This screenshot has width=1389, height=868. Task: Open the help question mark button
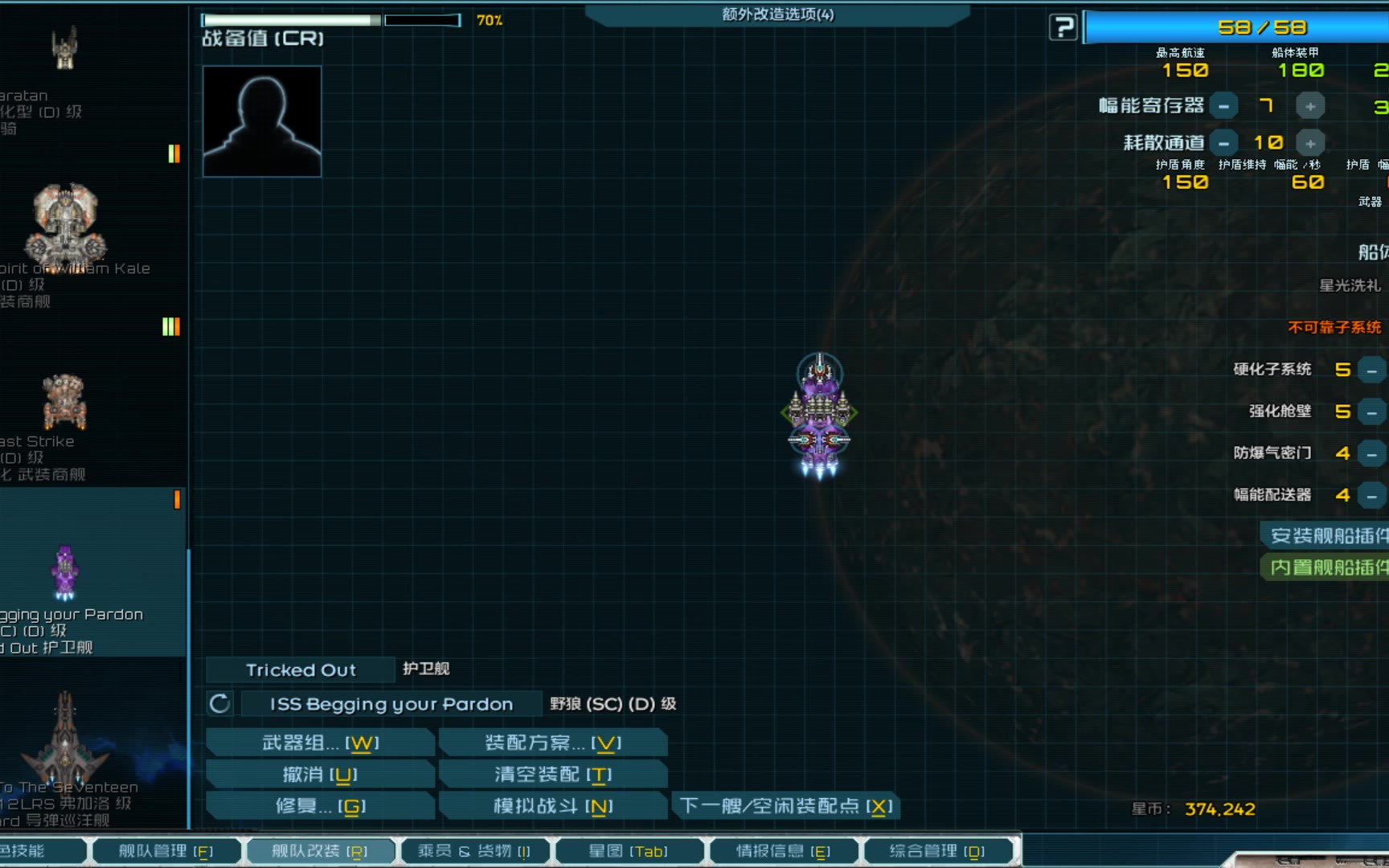click(x=1063, y=27)
